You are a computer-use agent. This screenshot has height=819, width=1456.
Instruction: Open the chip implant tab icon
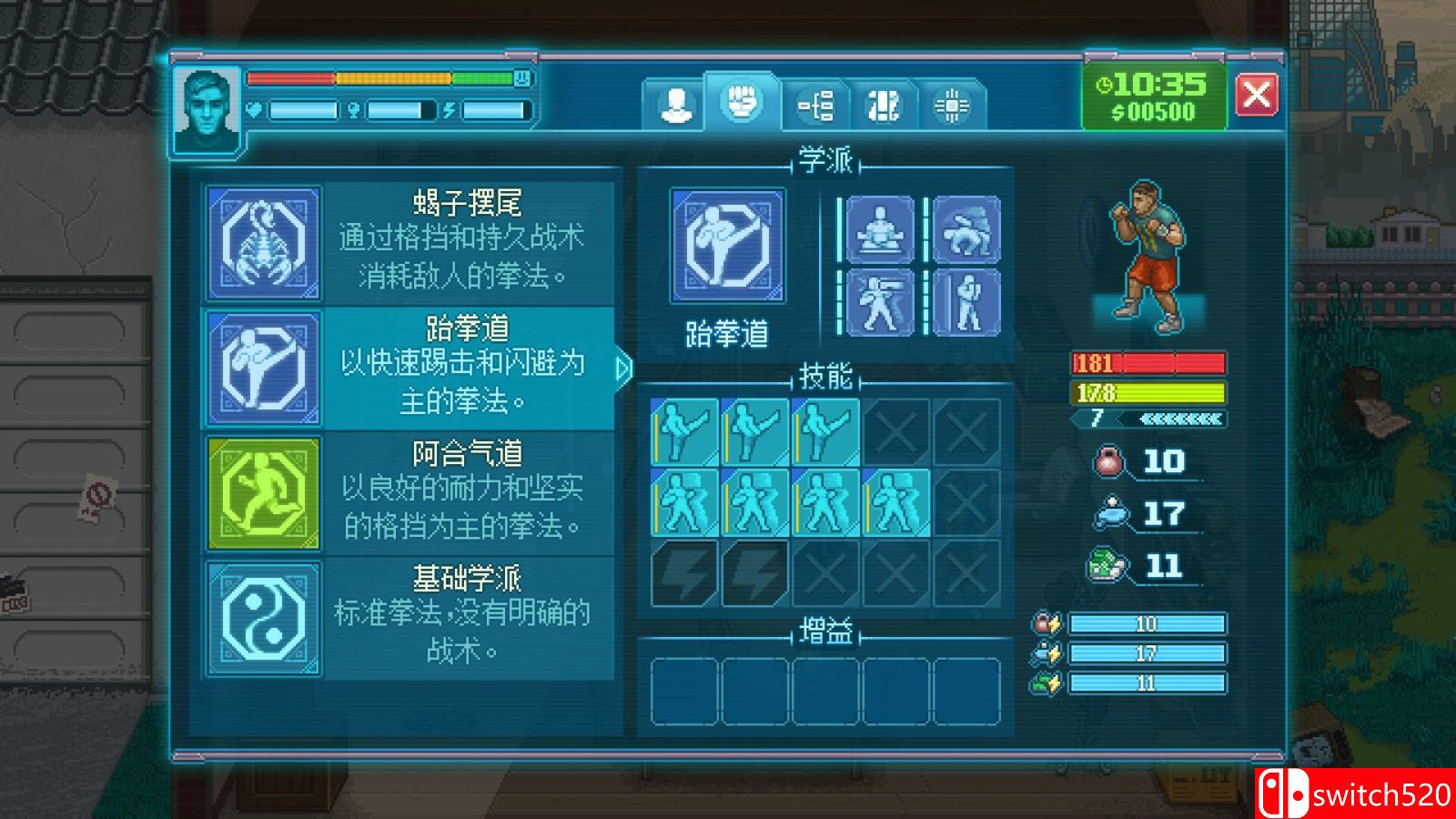(952, 103)
